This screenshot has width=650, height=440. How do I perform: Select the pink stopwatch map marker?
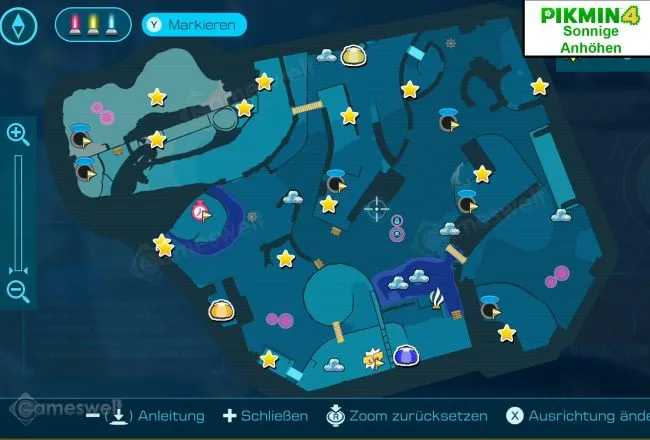pyautogui.click(x=202, y=211)
